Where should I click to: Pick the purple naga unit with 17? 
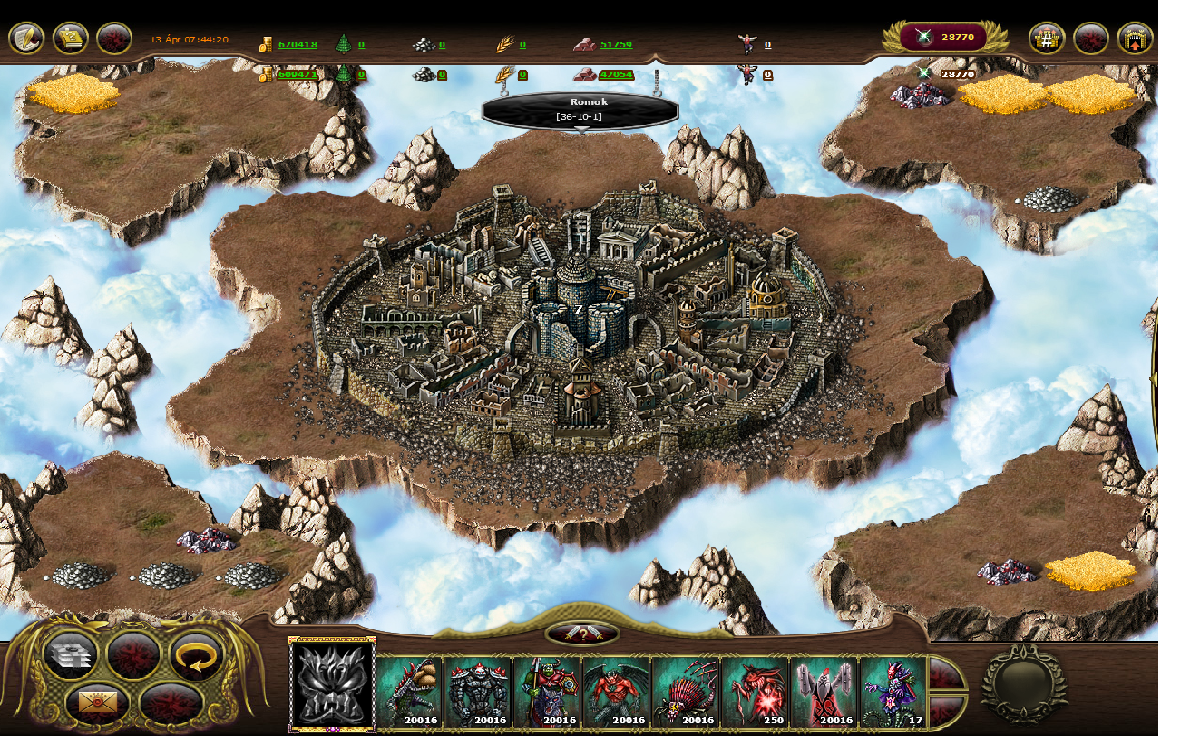click(x=892, y=691)
